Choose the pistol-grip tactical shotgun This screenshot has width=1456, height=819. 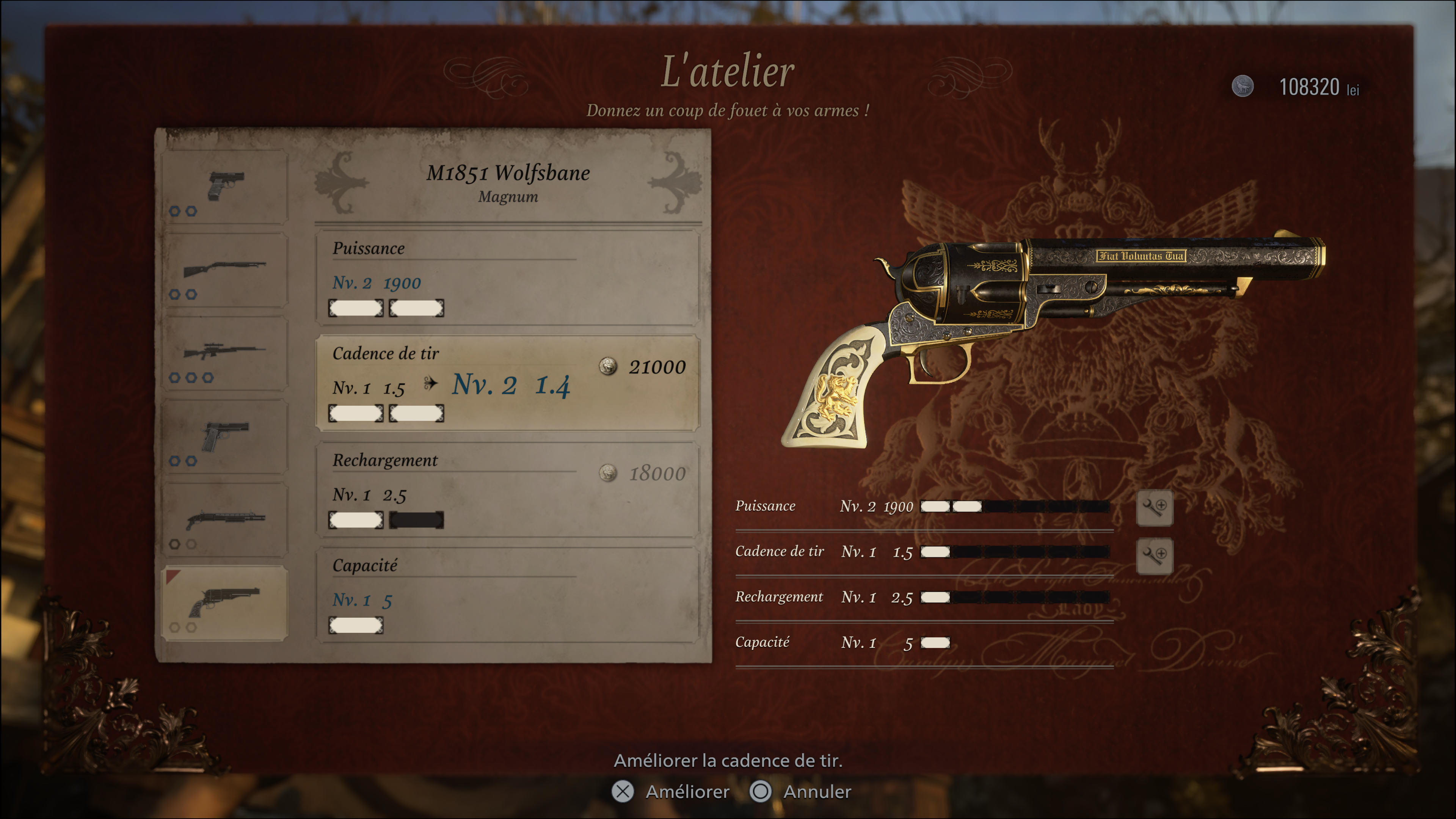click(225, 520)
